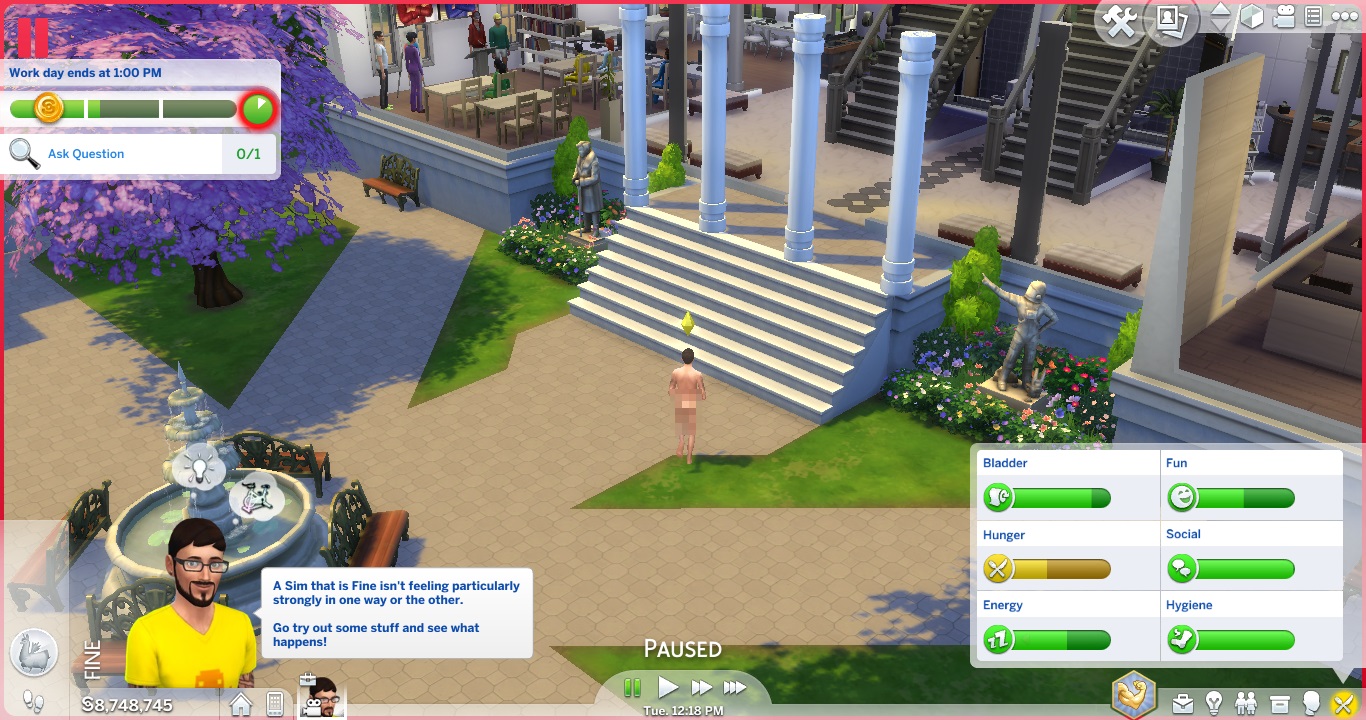Set game speed to fast forward
The width and height of the screenshot is (1366, 720).
coord(701,688)
